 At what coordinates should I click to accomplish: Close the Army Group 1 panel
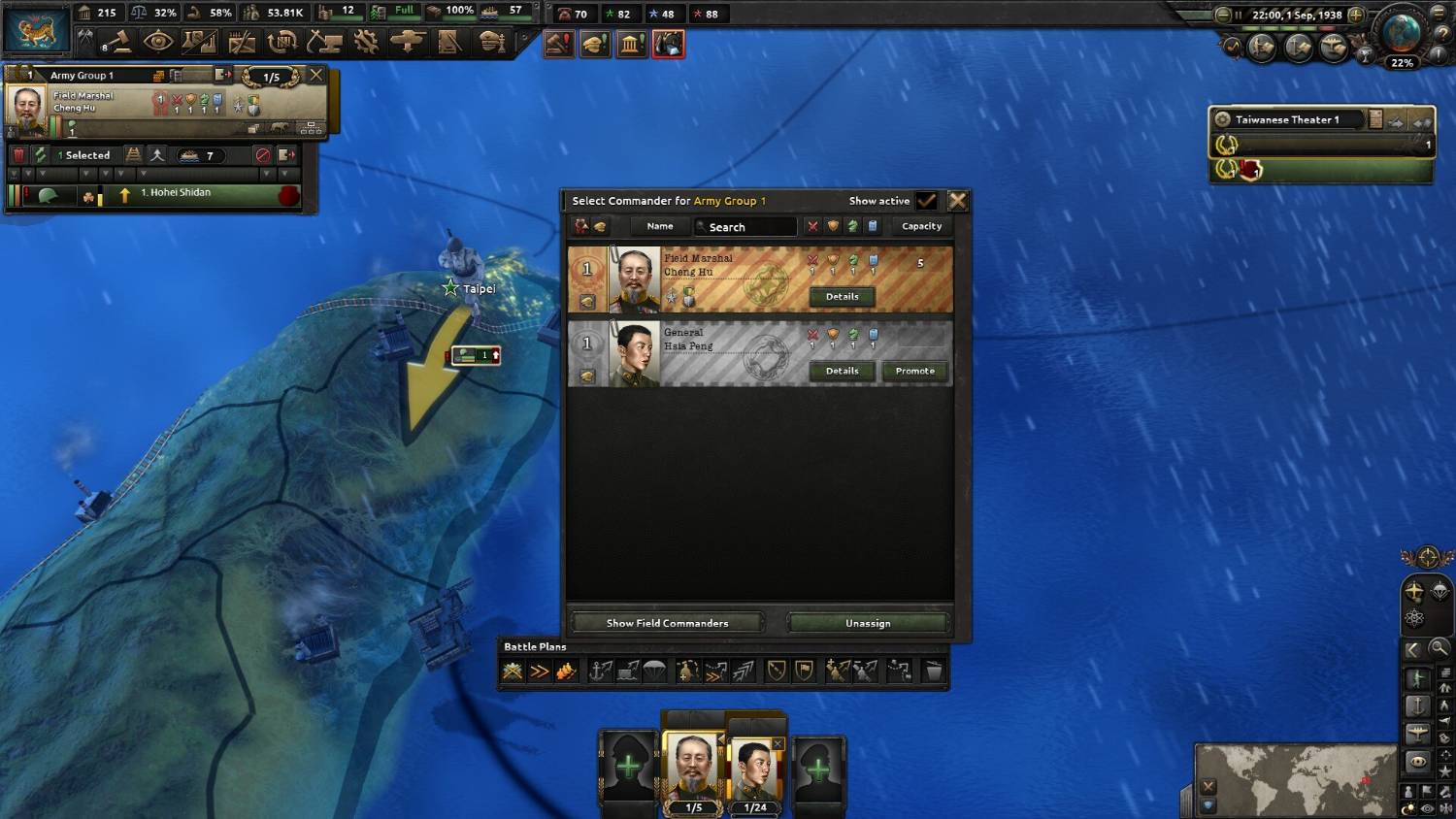[x=315, y=75]
